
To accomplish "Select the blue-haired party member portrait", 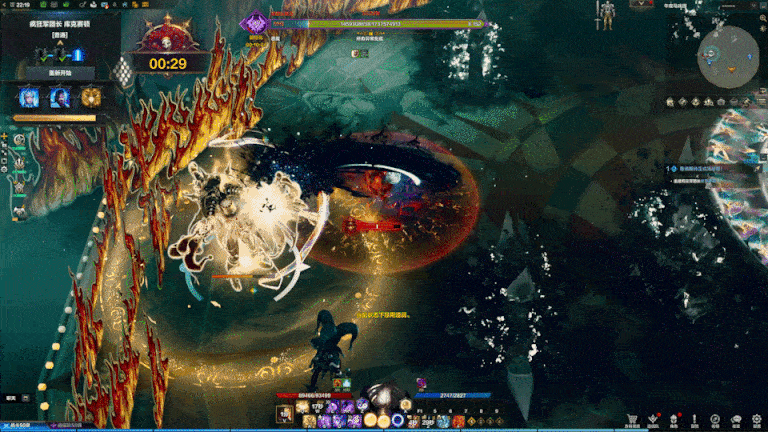I will [29, 98].
